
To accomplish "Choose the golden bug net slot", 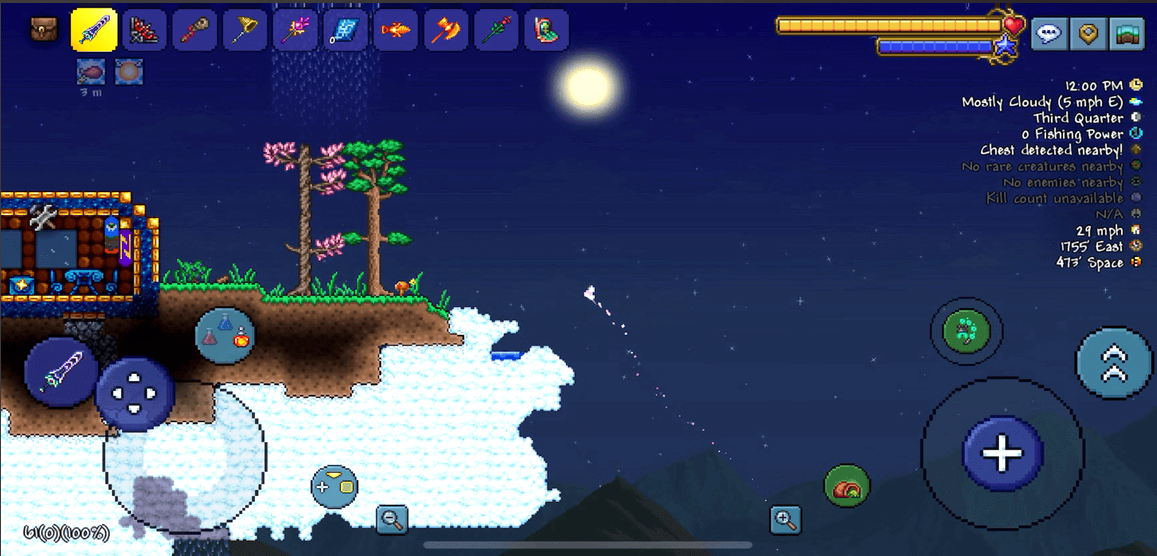I will 244,30.
